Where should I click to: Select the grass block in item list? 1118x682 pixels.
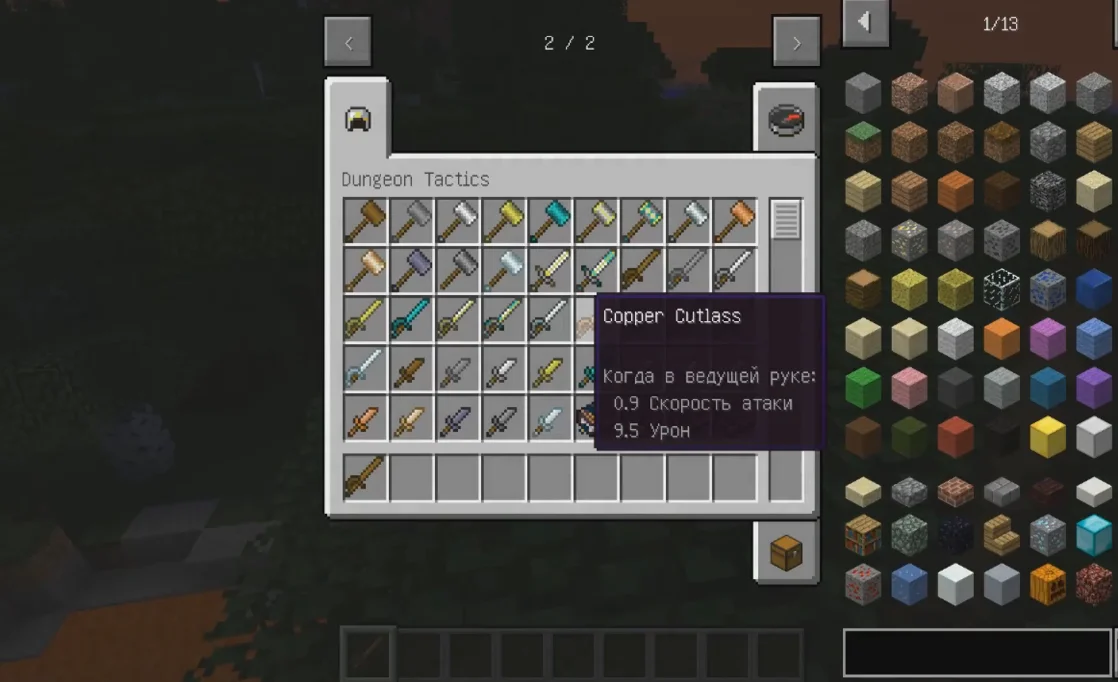863,142
